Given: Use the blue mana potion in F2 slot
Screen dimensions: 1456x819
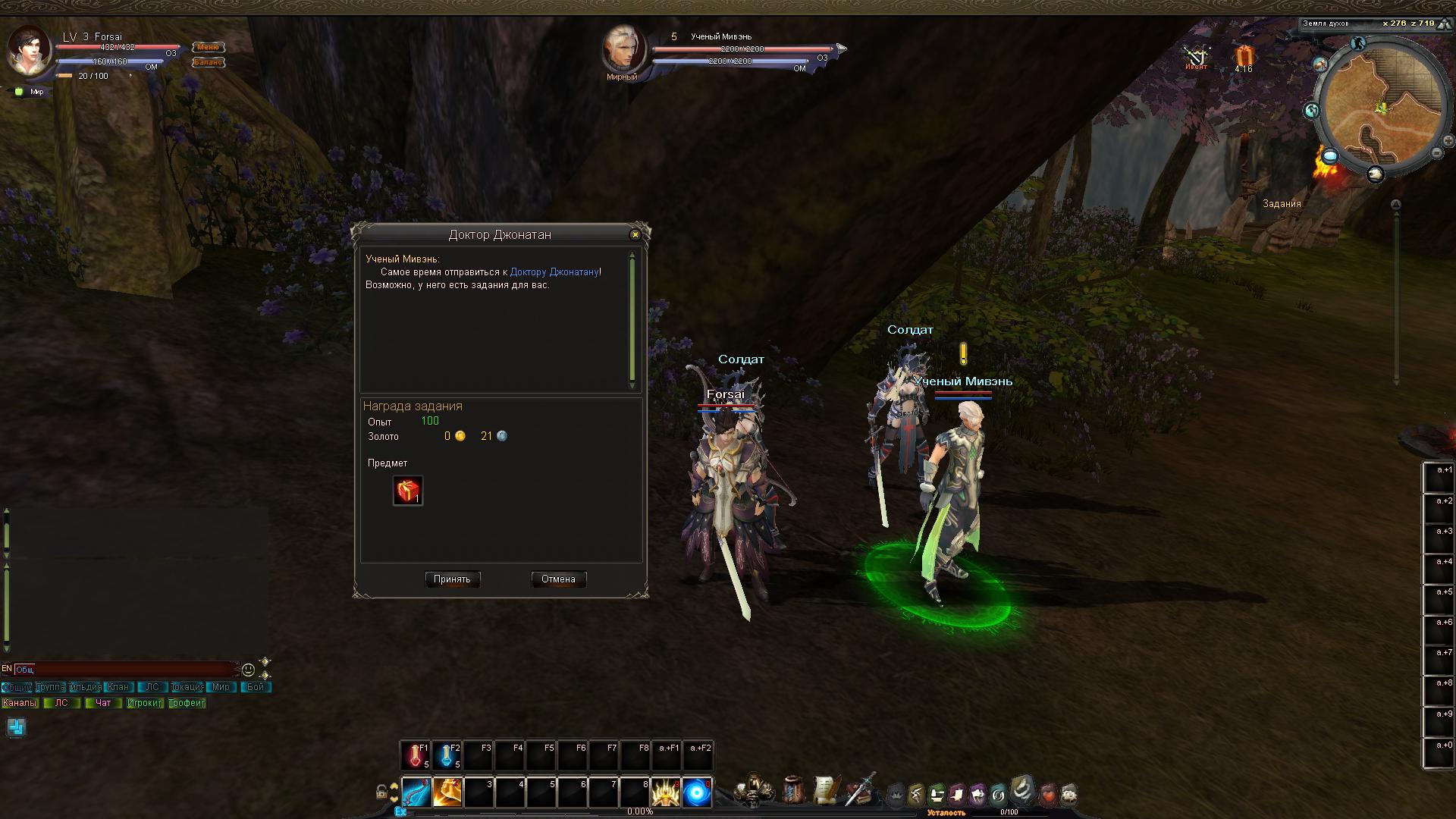Looking at the screenshot, I should (x=447, y=755).
